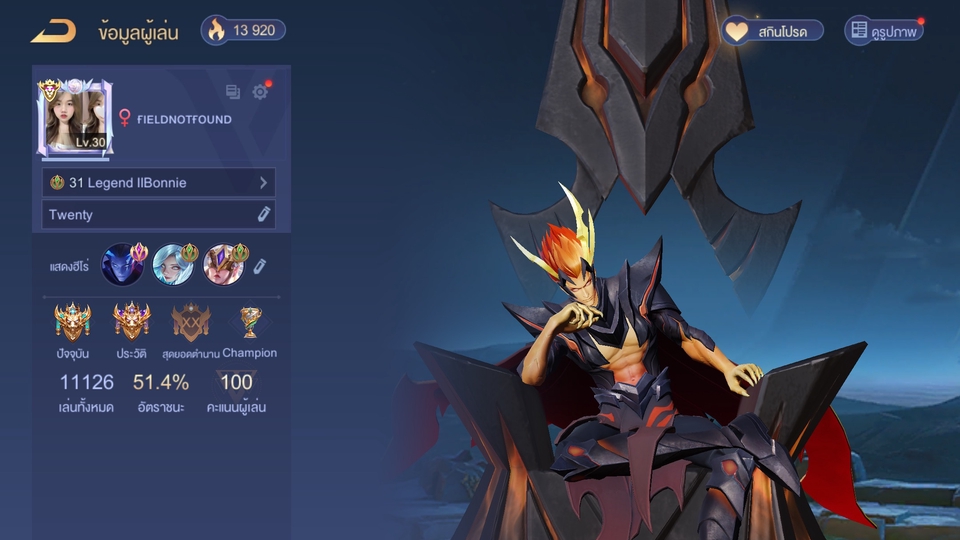View the rank history badge
Screen dimensions: 960x540
coord(131,323)
